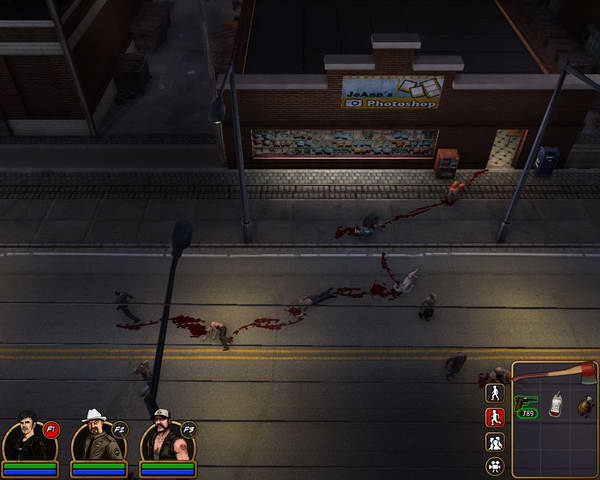This screenshot has width=600, height=480.
Task: Click the camera icon button
Action: [494, 465]
